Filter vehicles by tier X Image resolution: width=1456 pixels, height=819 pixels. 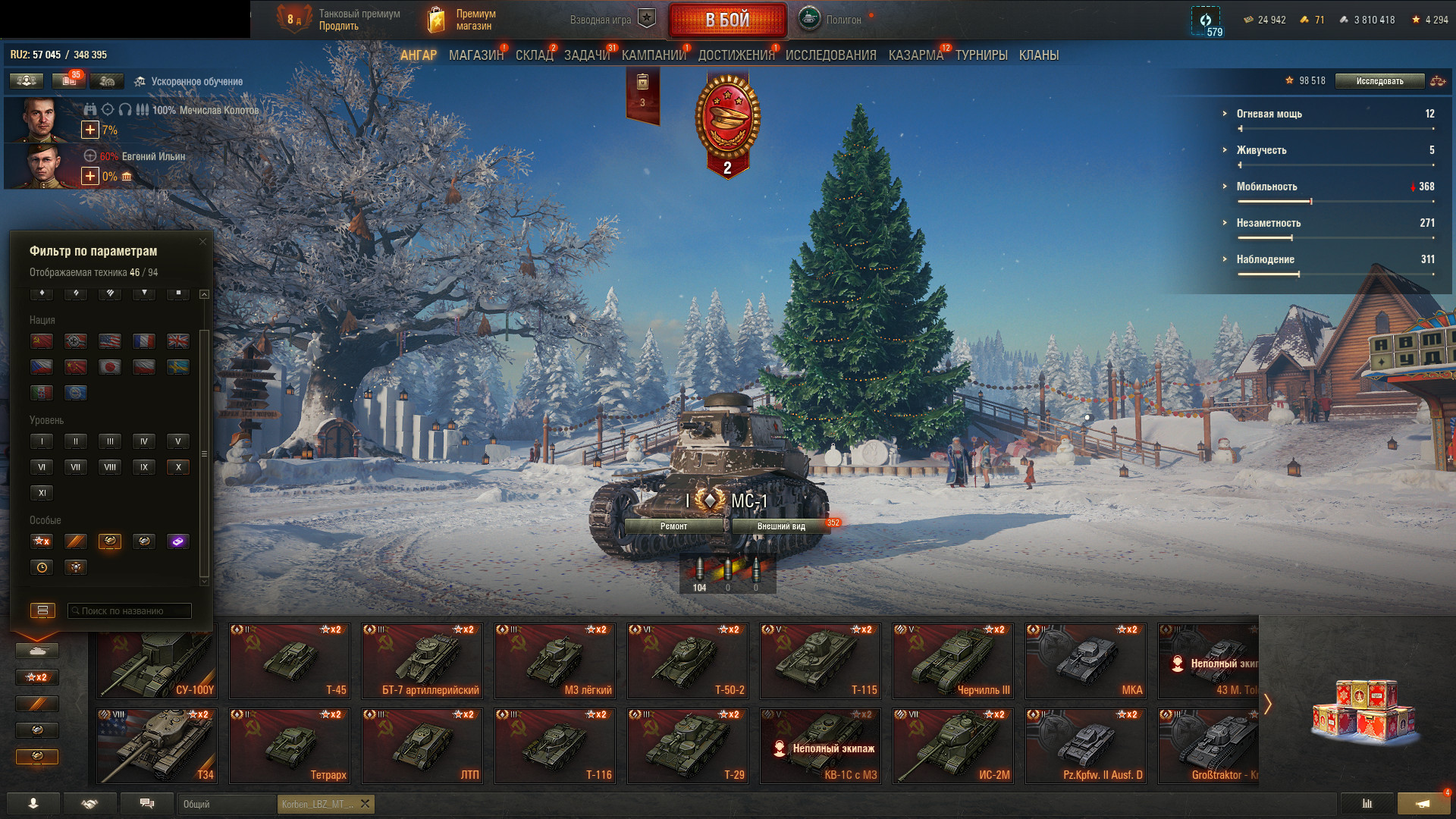[x=178, y=467]
